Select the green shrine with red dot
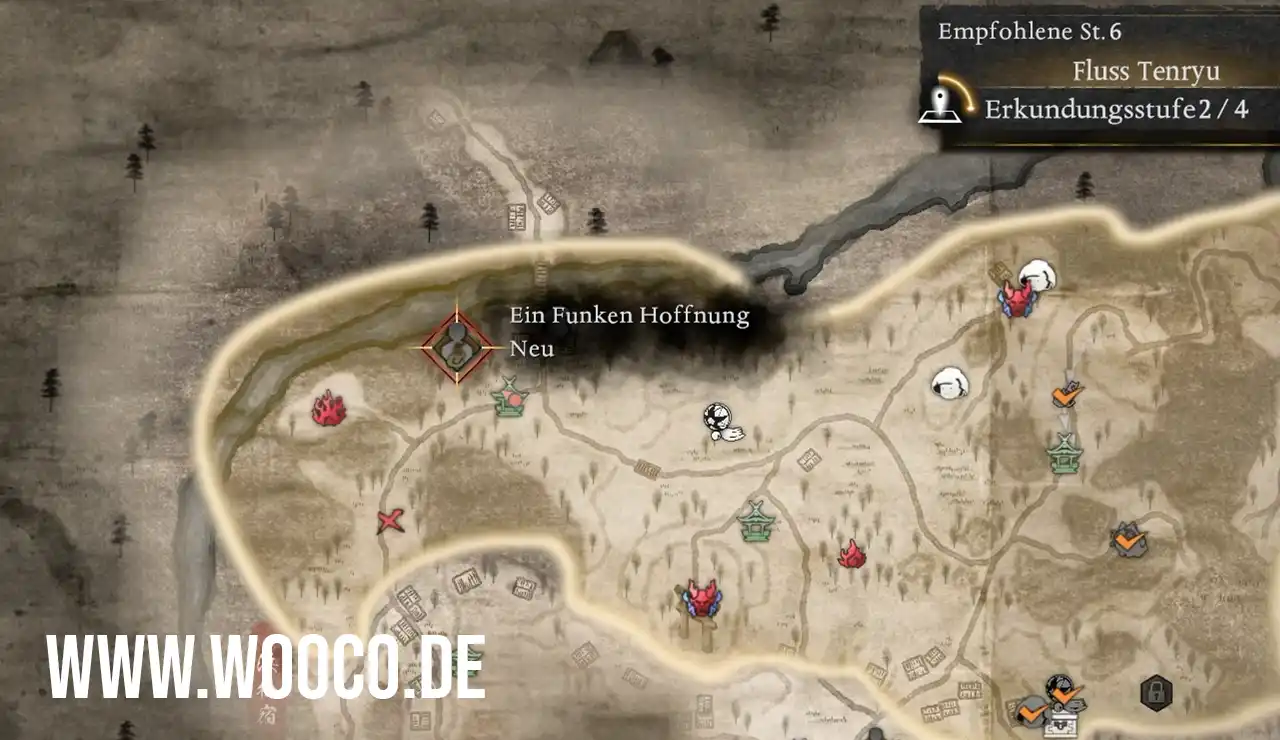The image size is (1280, 740). pyautogui.click(x=511, y=398)
